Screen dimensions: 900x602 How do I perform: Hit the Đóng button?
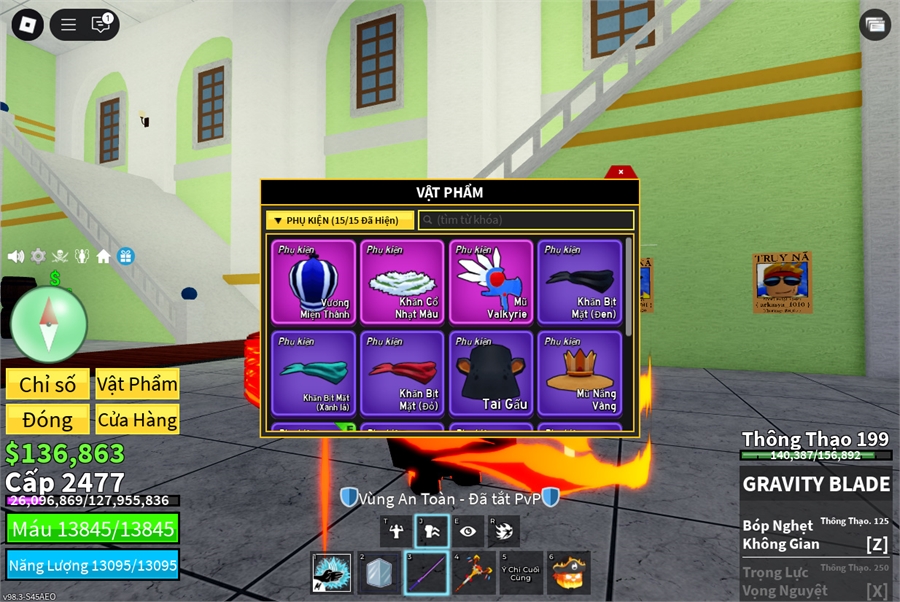(x=47, y=420)
